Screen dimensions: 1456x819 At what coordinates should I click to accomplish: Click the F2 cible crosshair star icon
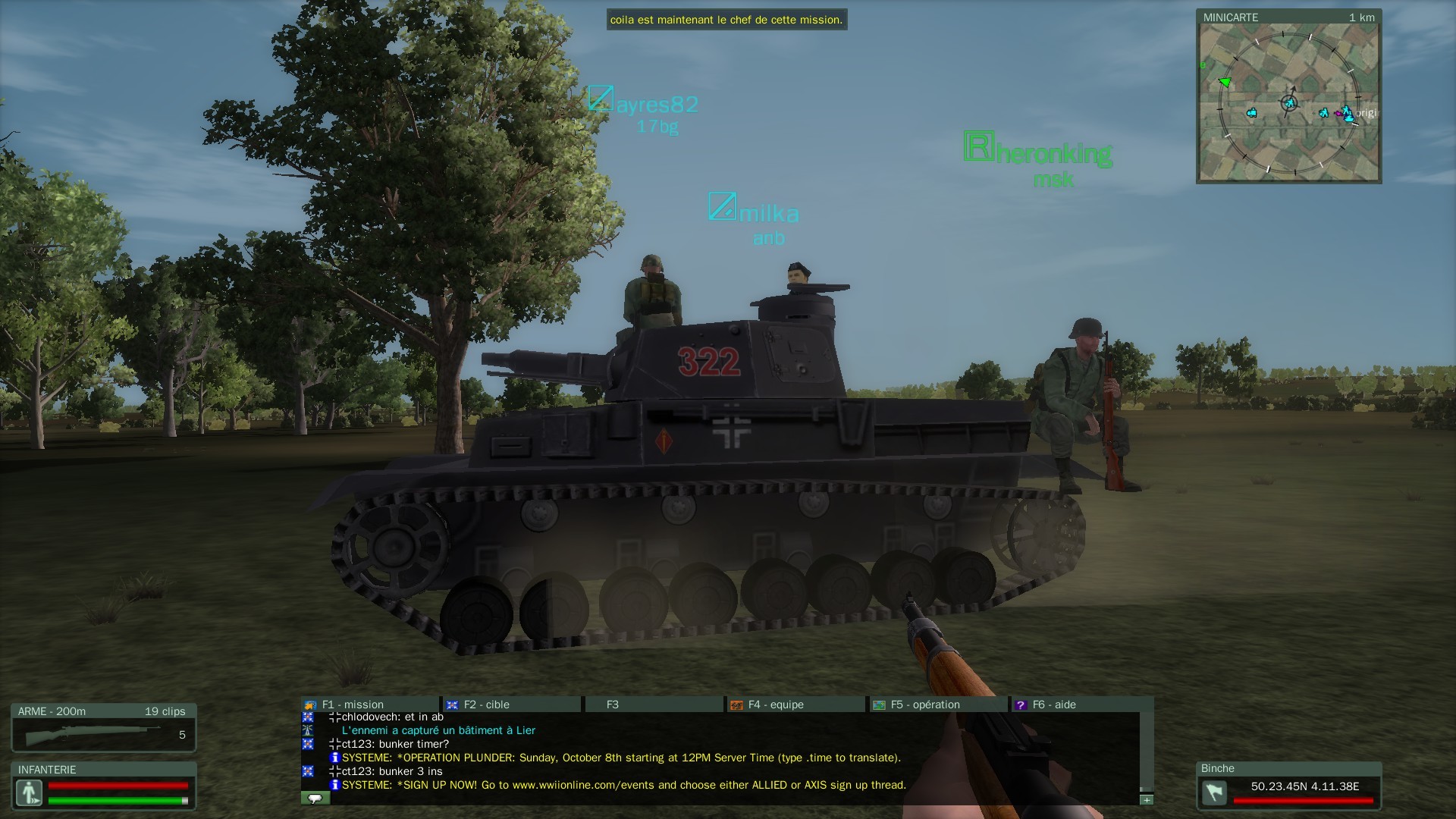pos(453,704)
